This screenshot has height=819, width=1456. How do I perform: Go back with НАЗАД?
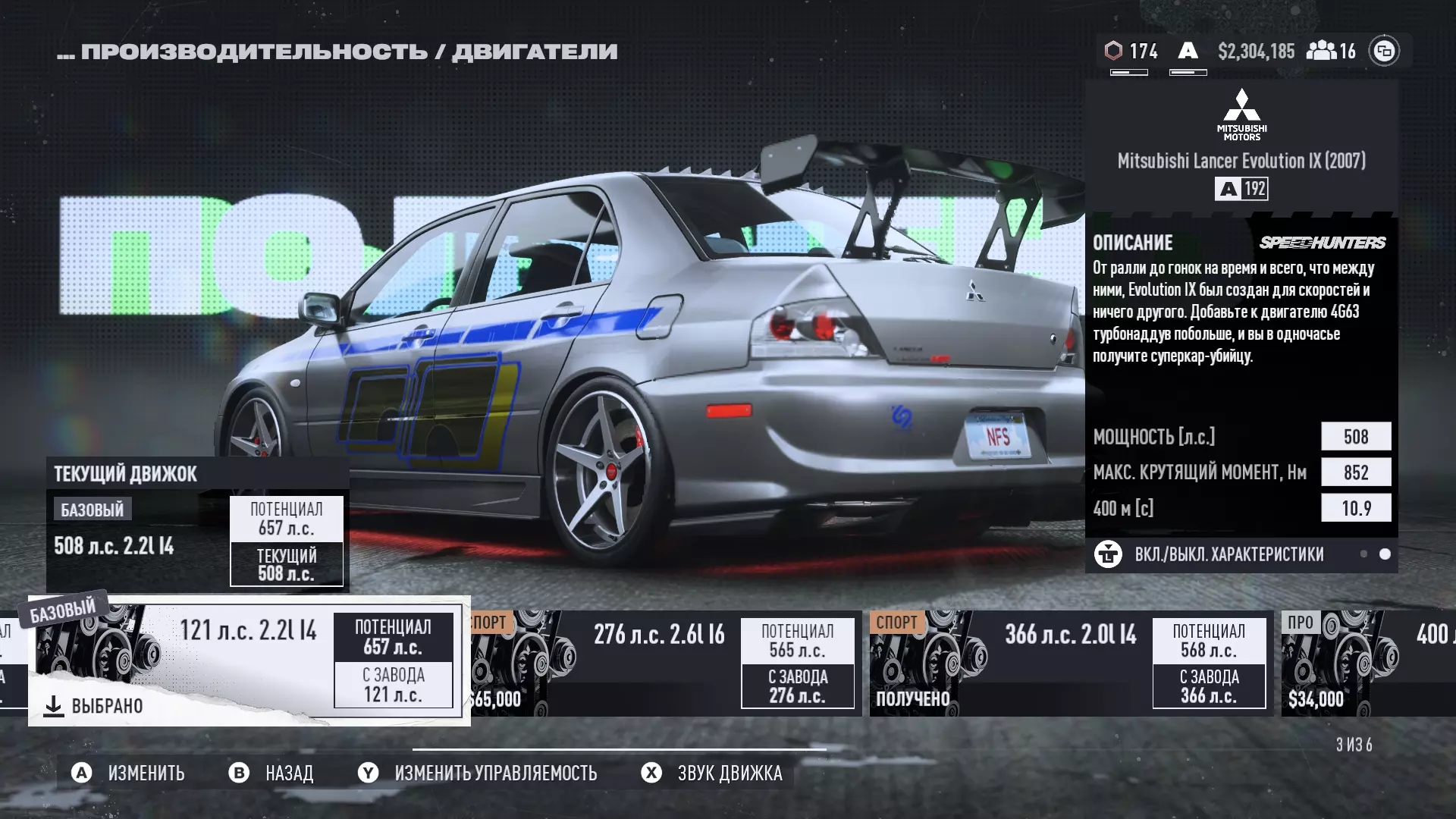[x=272, y=773]
